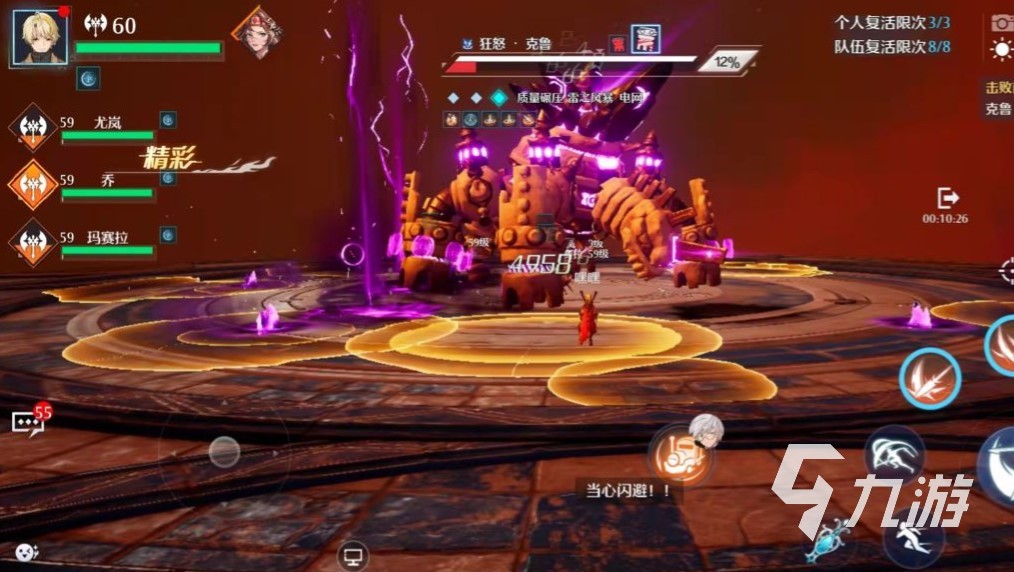Open the camera screenshot mode
The height and width of the screenshot is (572, 1014).
[1001, 22]
